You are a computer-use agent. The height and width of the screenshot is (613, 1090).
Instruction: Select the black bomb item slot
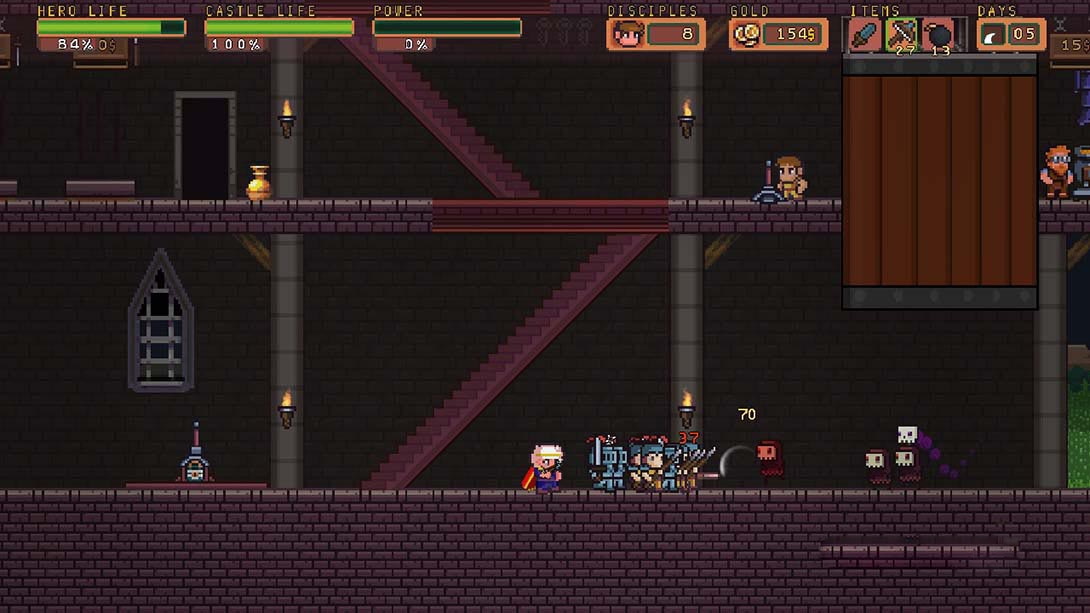(938, 35)
